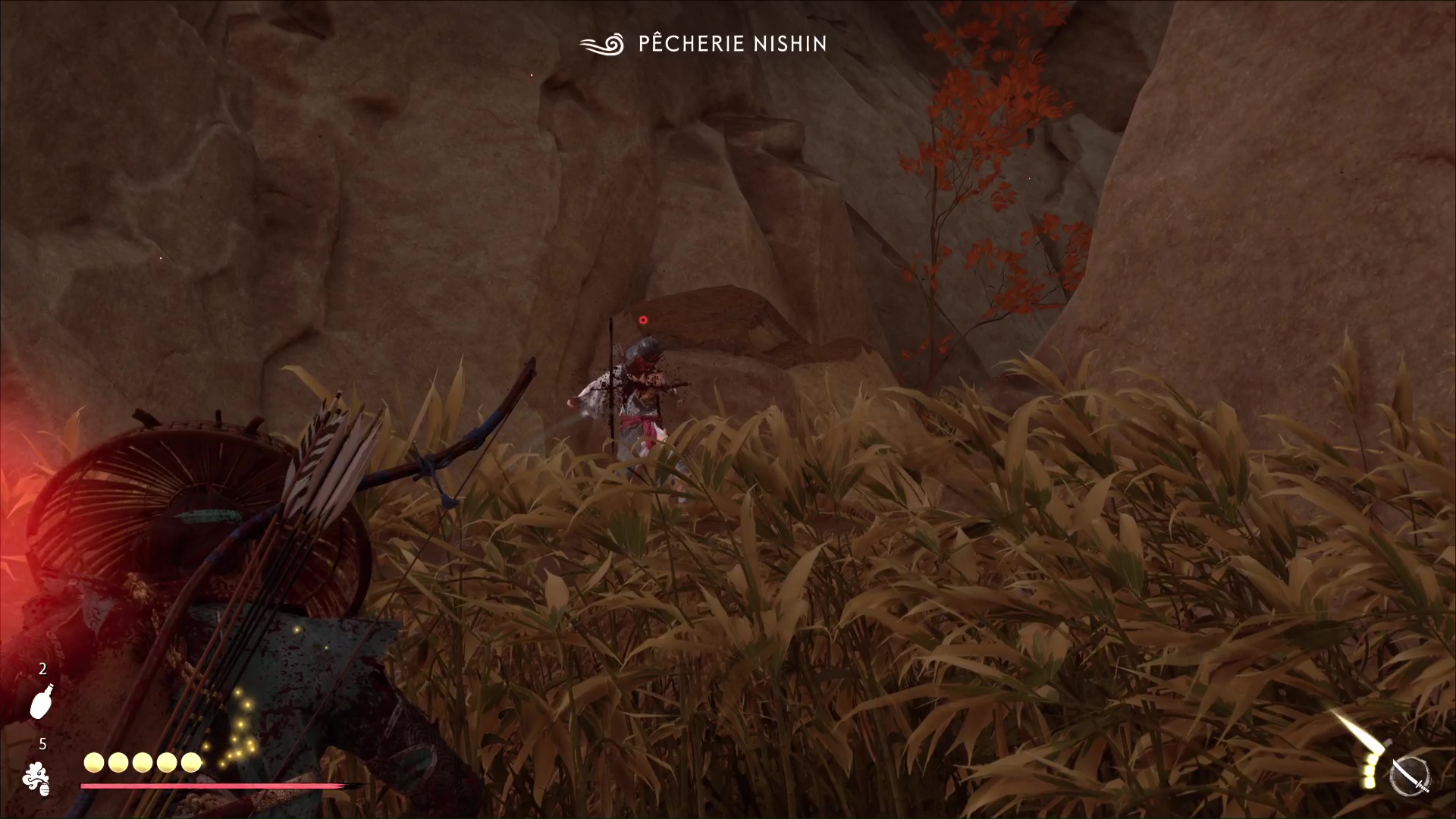Use the smoke bomb item icon

[36, 779]
